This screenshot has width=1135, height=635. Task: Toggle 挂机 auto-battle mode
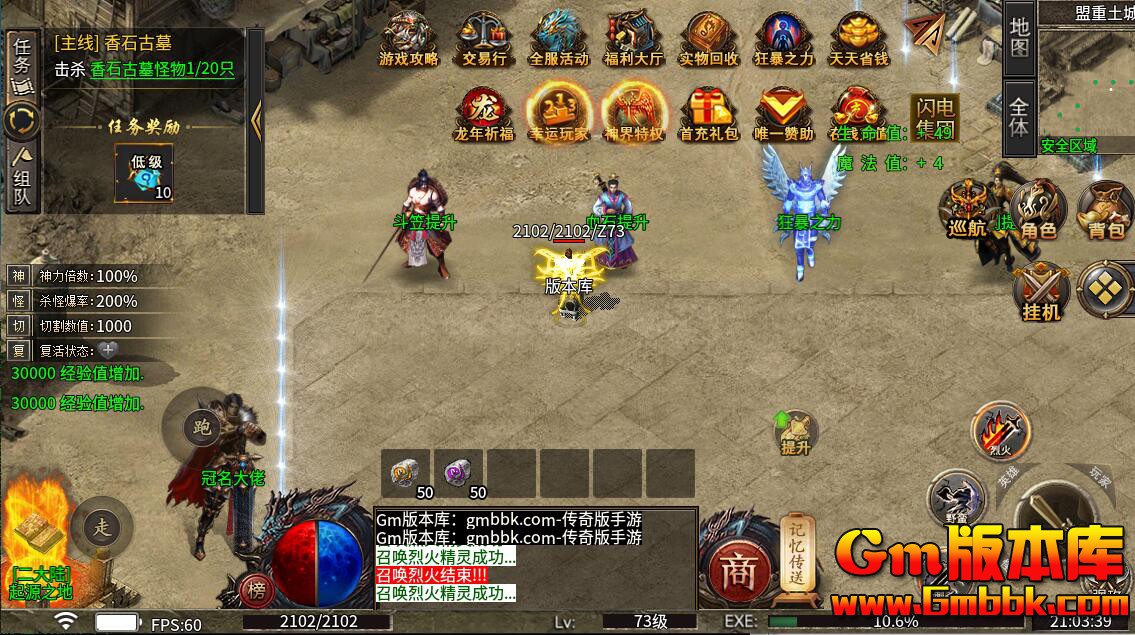click(1040, 293)
